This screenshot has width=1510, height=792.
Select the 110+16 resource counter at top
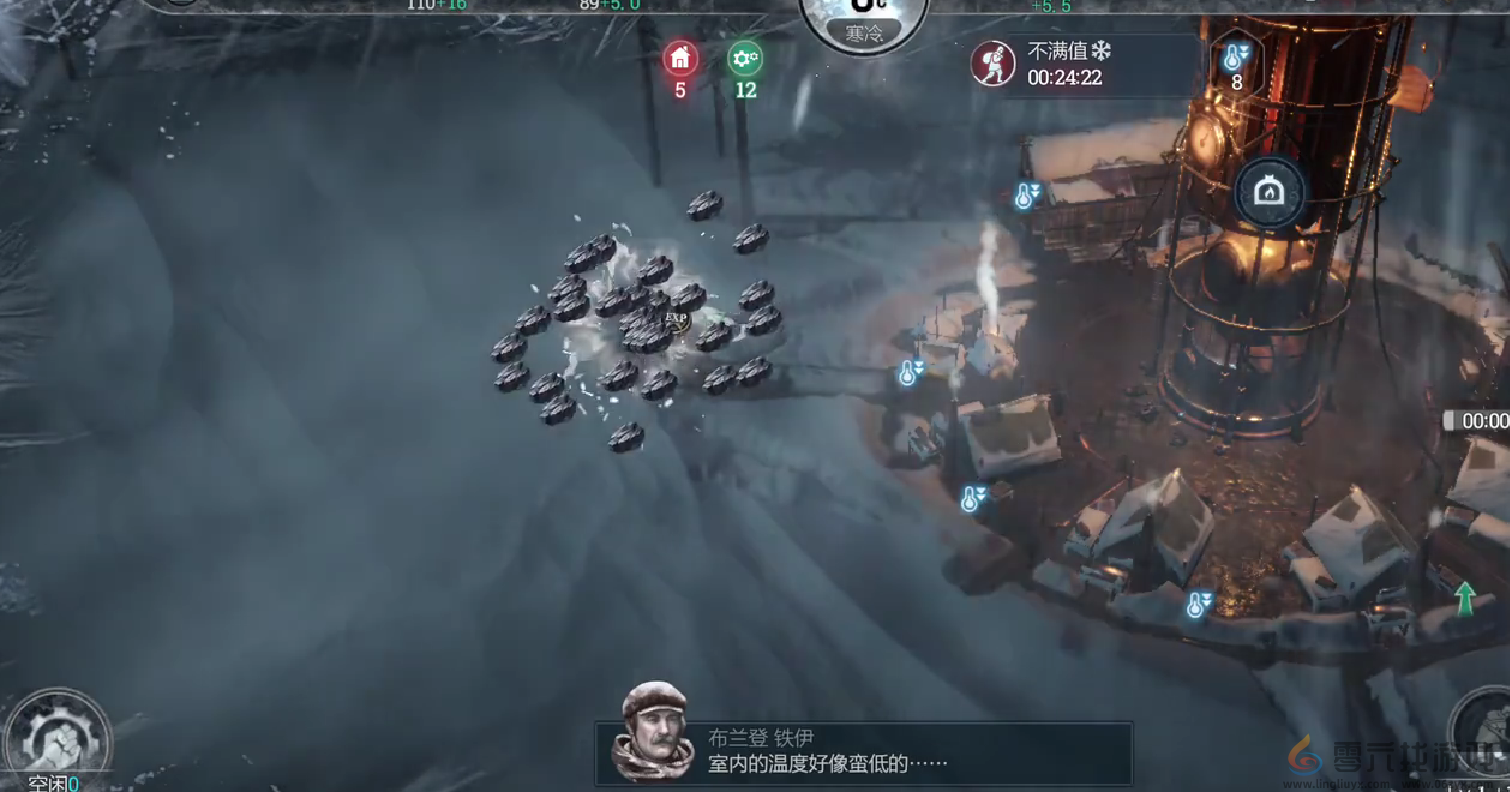click(434, 4)
